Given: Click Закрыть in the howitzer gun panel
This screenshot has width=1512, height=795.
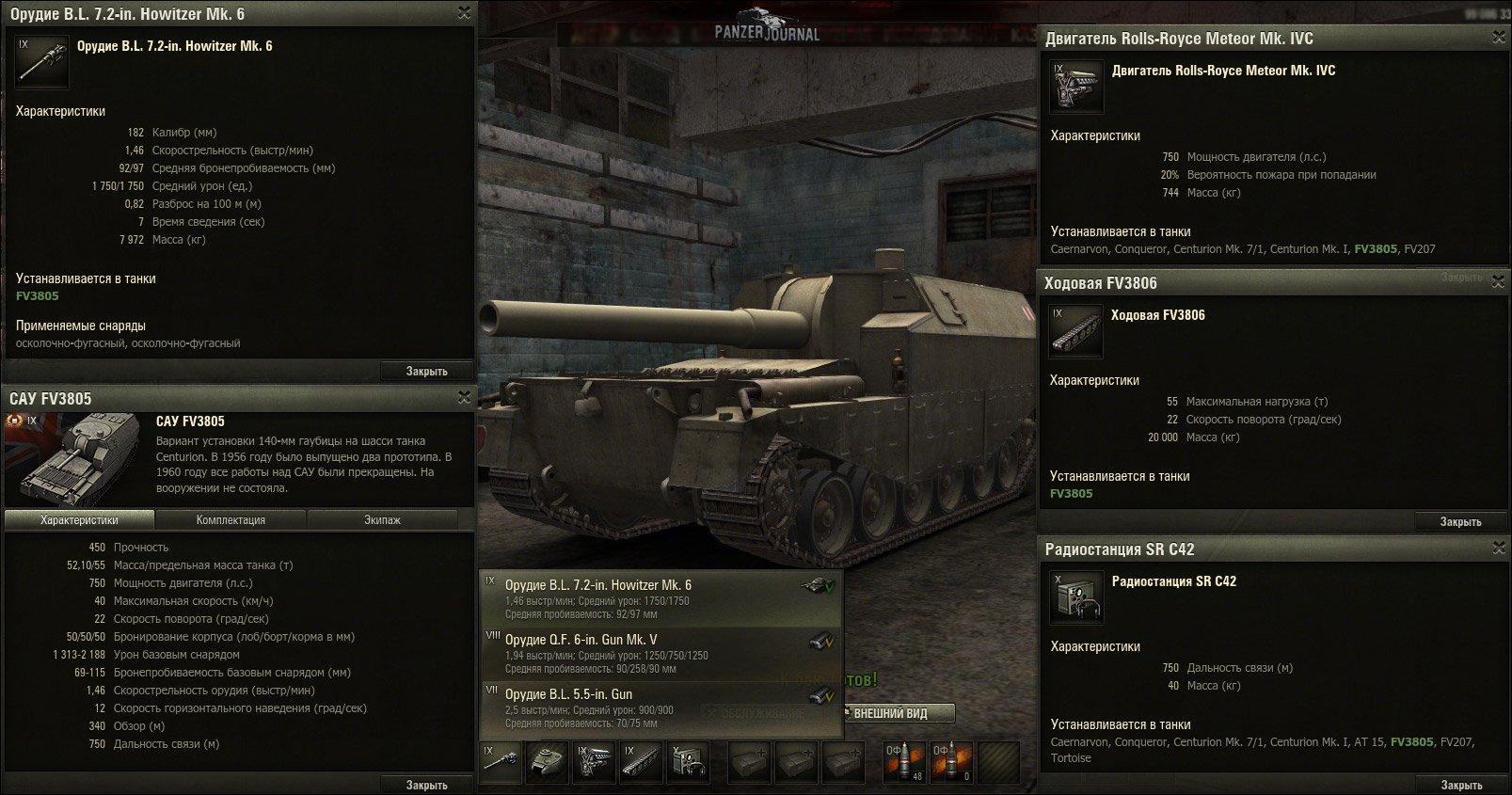Looking at the screenshot, I should [426, 371].
